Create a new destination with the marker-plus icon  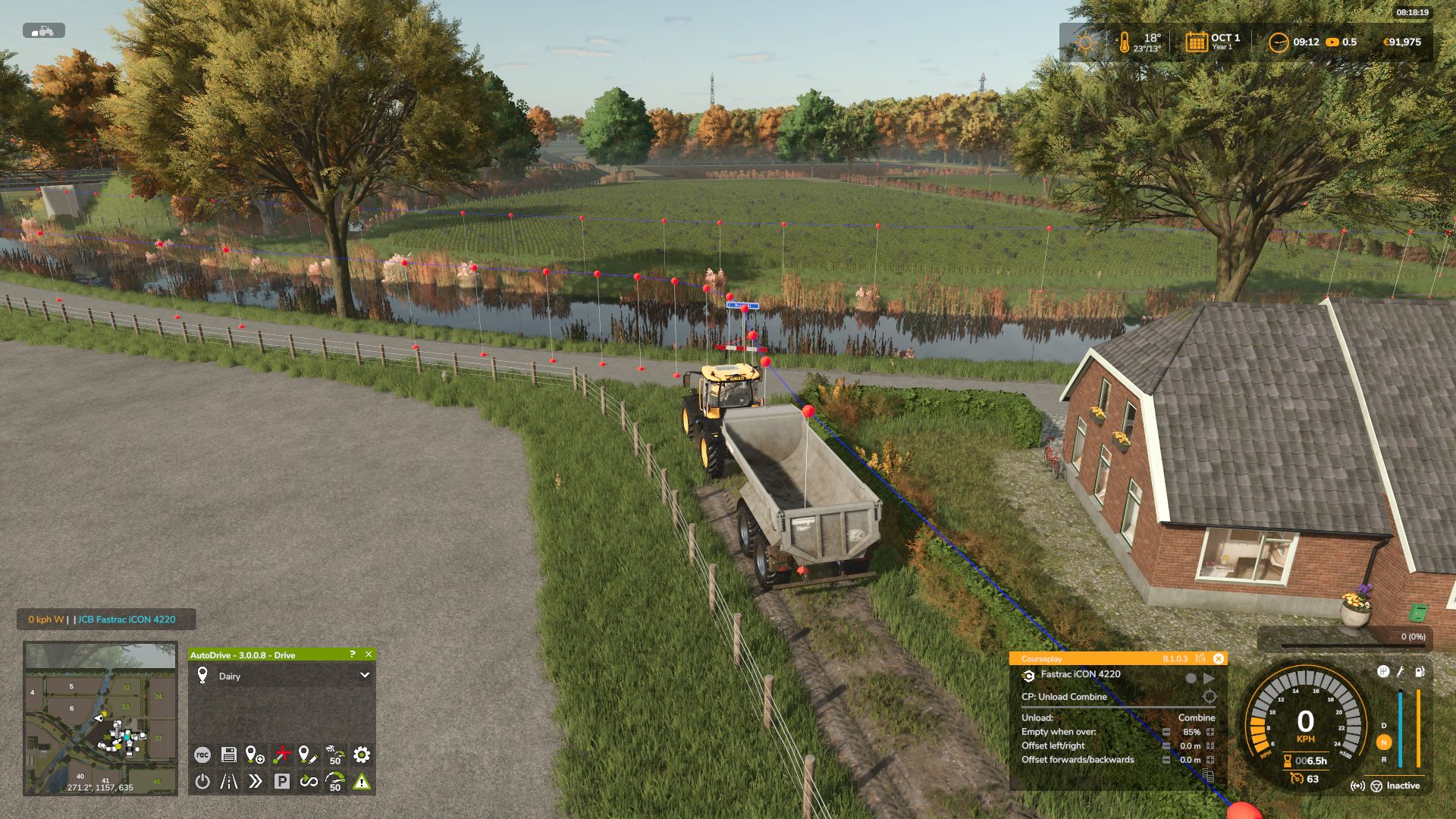pyautogui.click(x=256, y=754)
